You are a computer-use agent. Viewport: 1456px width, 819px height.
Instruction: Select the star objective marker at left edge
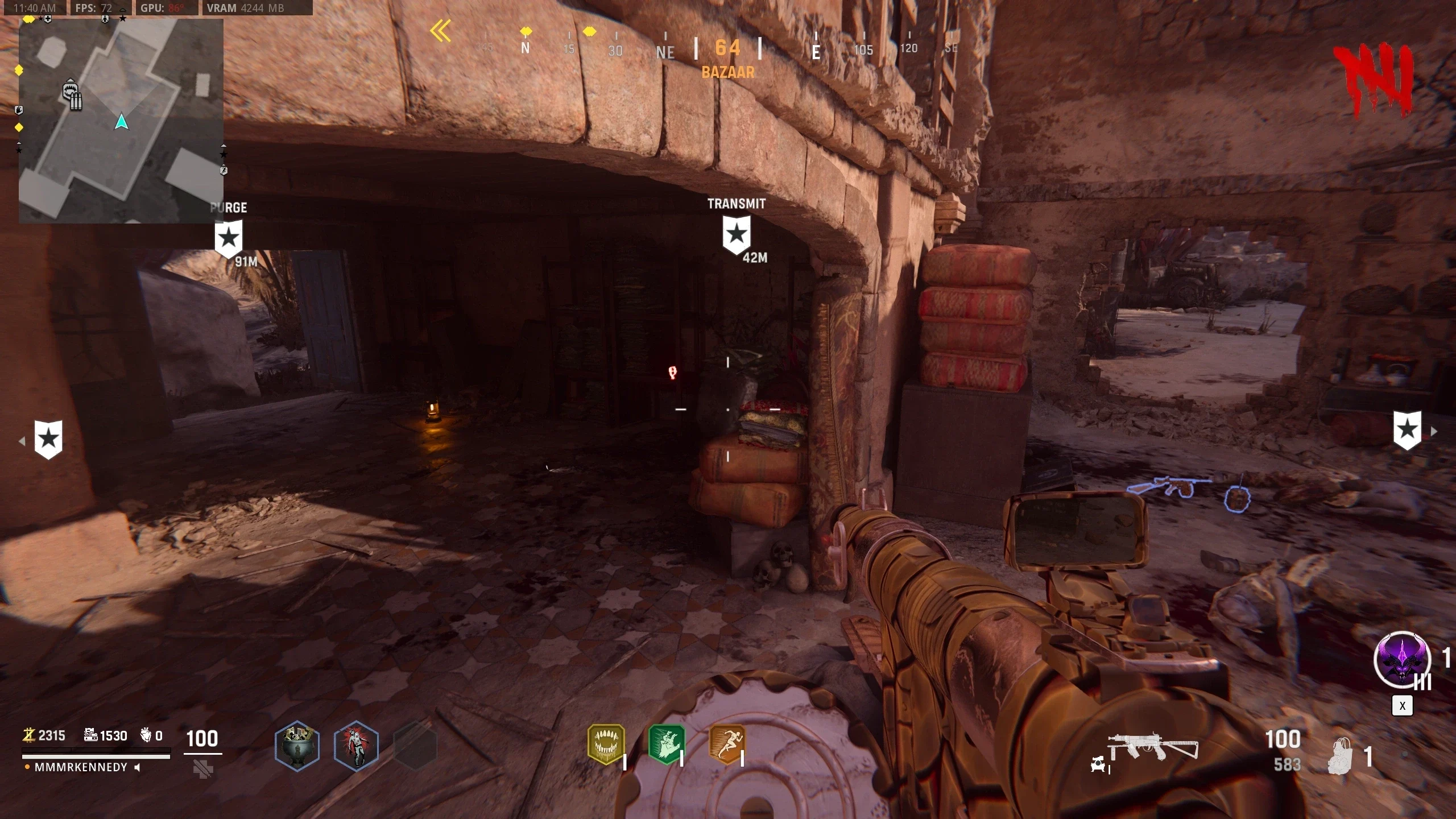pos(48,439)
